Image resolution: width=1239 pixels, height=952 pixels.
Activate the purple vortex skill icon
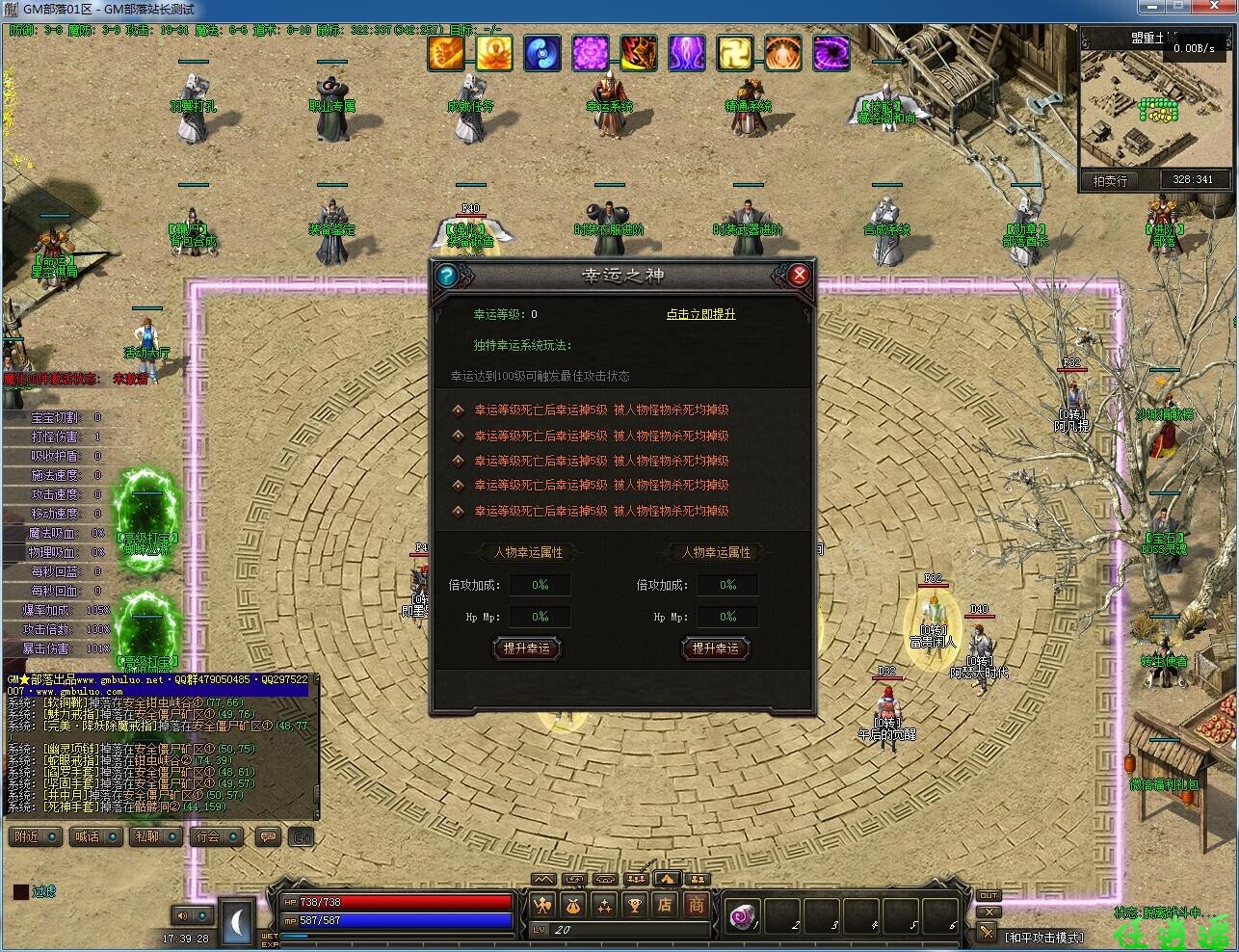coord(831,53)
